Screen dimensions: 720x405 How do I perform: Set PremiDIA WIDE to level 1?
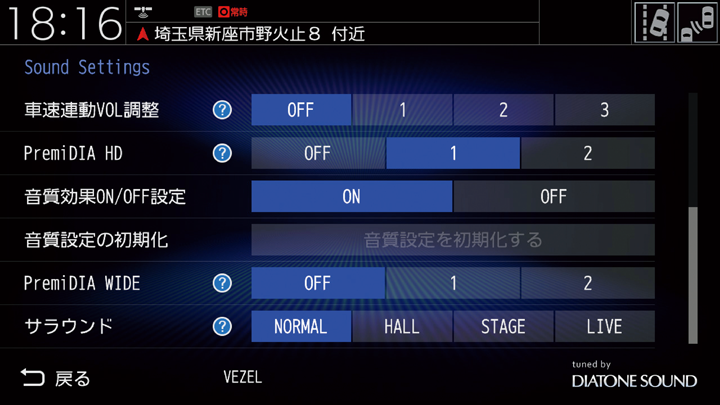pyautogui.click(x=453, y=283)
